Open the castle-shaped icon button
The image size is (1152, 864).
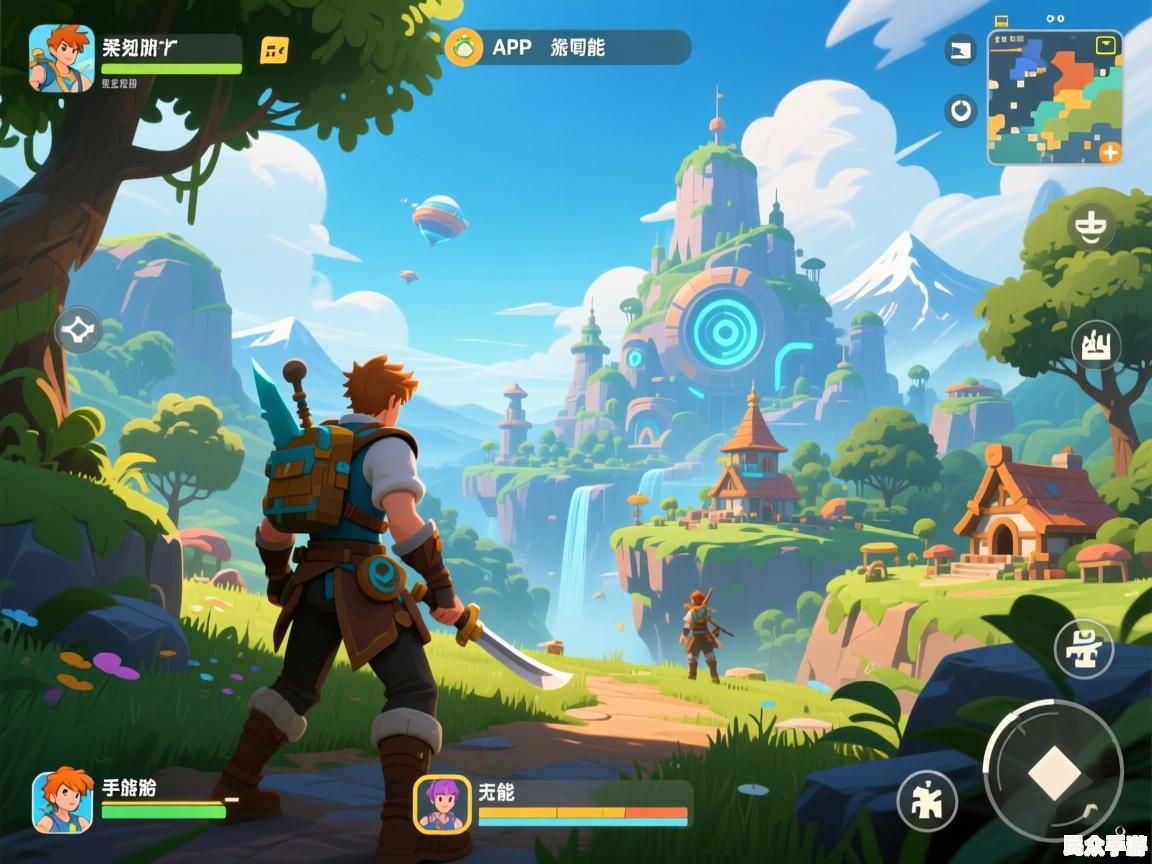(x=1096, y=346)
